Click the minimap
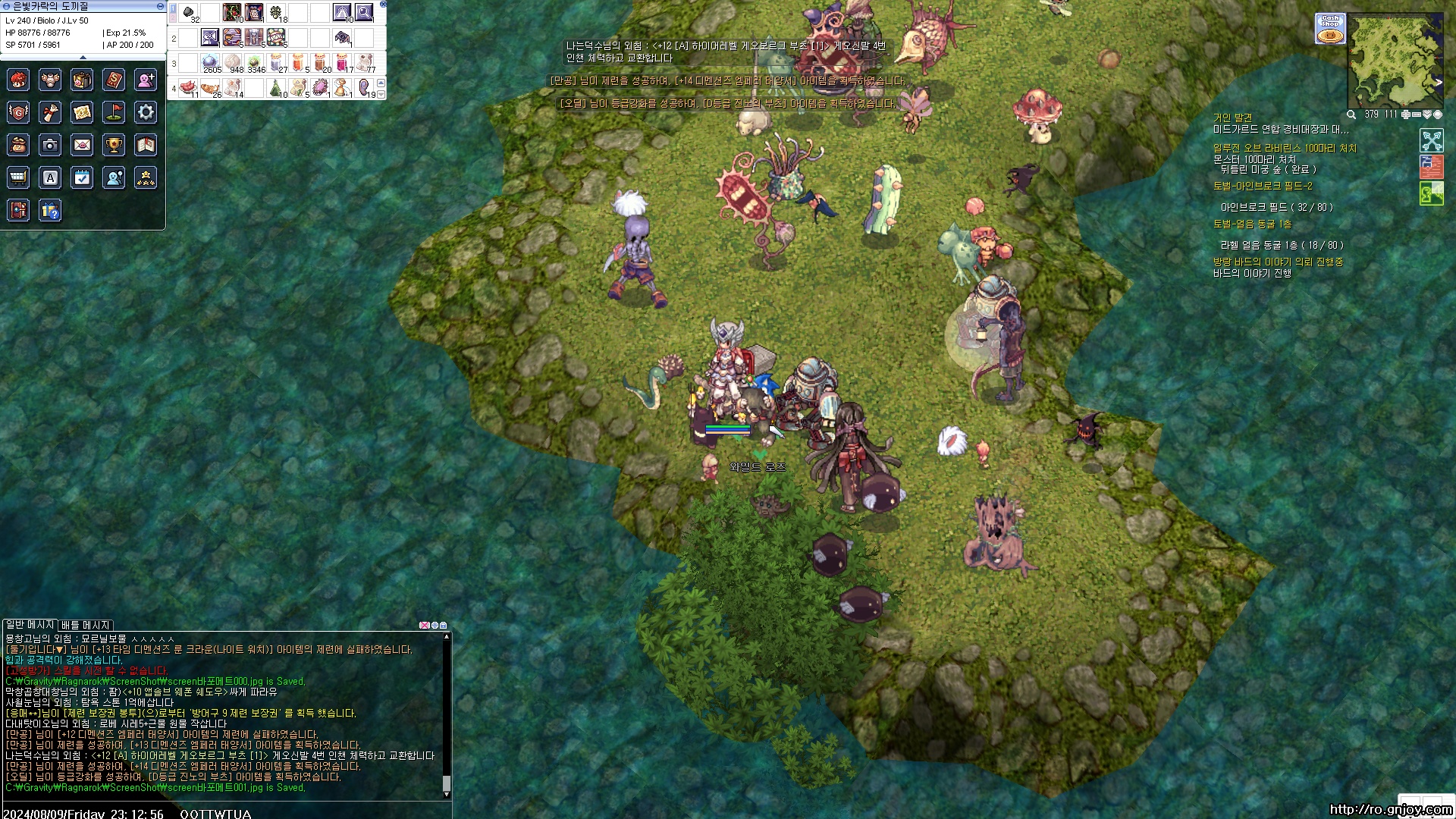The image size is (1456, 819). [x=1394, y=59]
